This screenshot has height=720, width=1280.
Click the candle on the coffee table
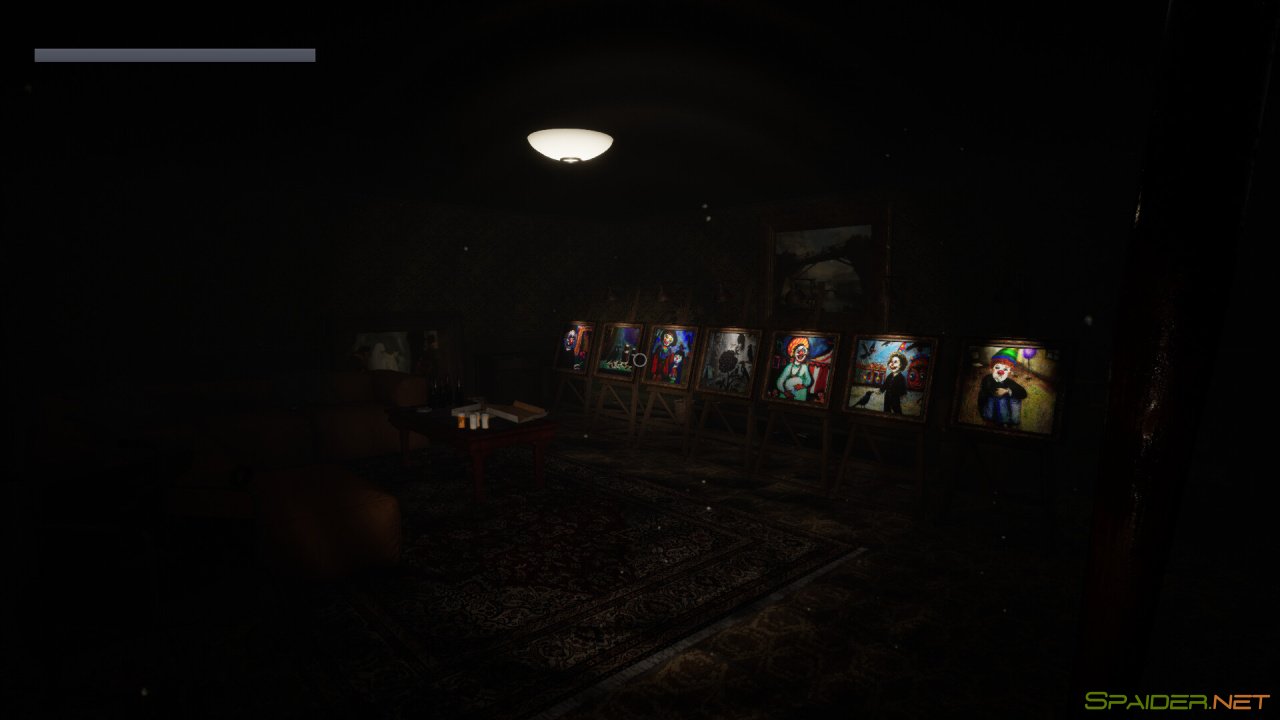460,420
